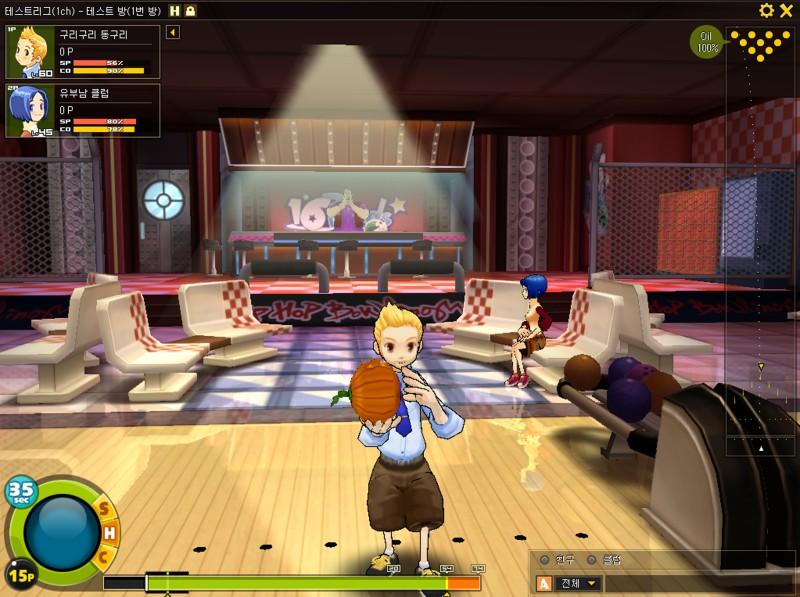Viewport: 800px width, 597px height.
Task: Focus the chat text input box
Action: point(700,583)
